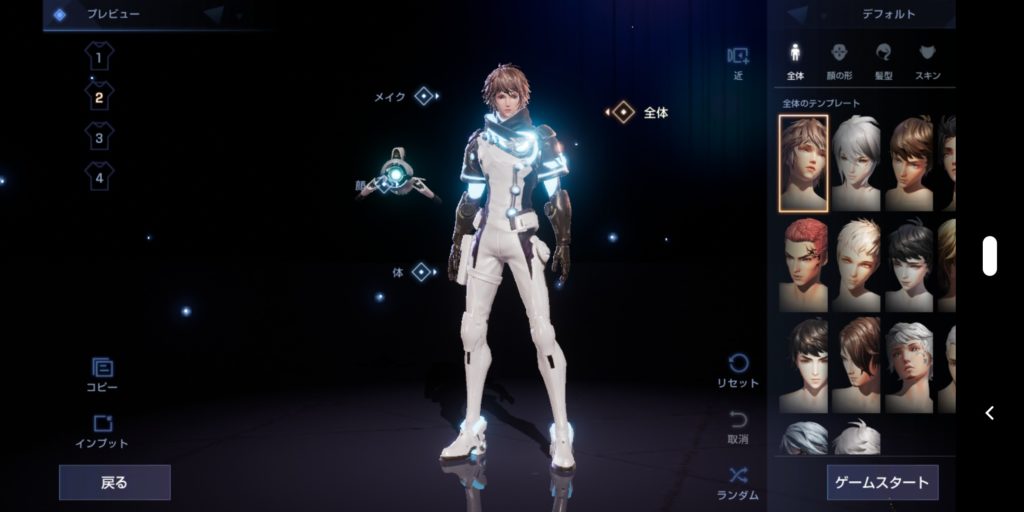Switch to the 髪型 tab
This screenshot has height=512, width=1024.
[x=884, y=60]
